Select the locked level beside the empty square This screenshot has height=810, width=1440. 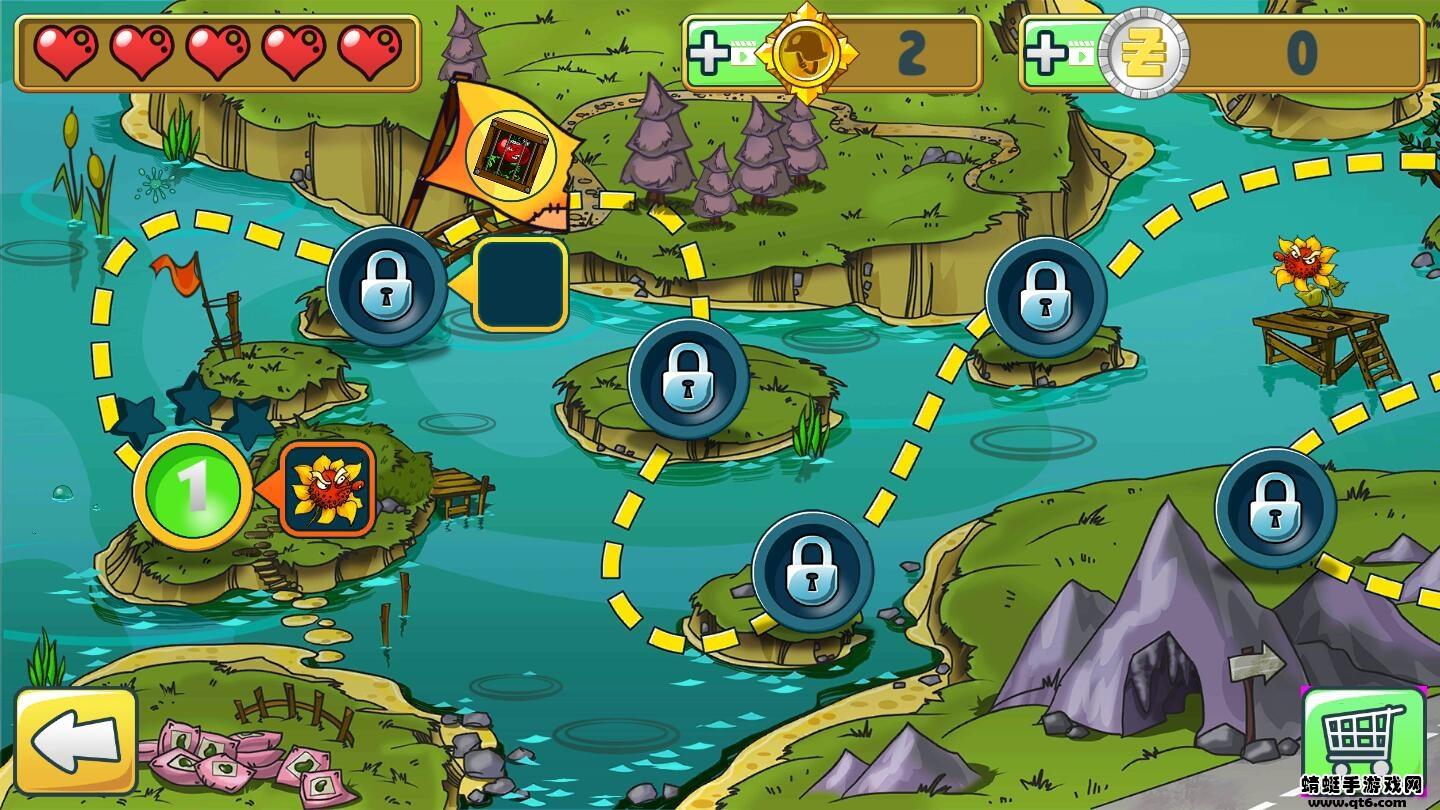point(387,286)
